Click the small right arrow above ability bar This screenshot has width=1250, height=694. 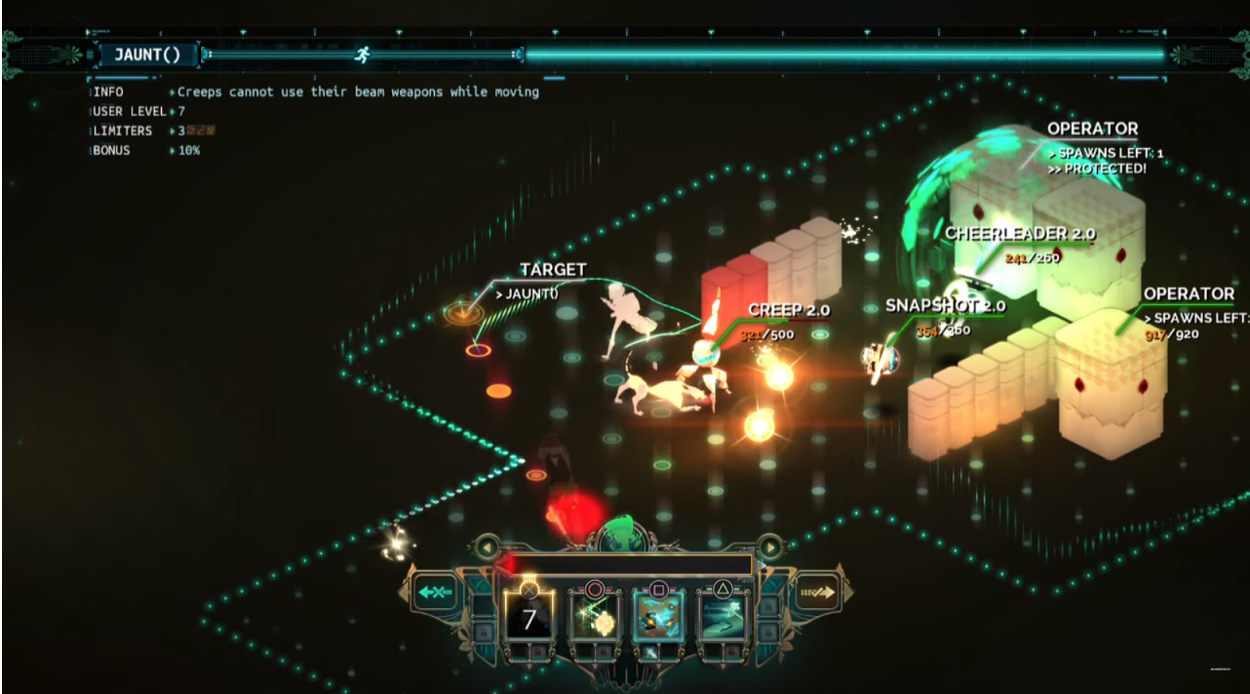point(770,547)
